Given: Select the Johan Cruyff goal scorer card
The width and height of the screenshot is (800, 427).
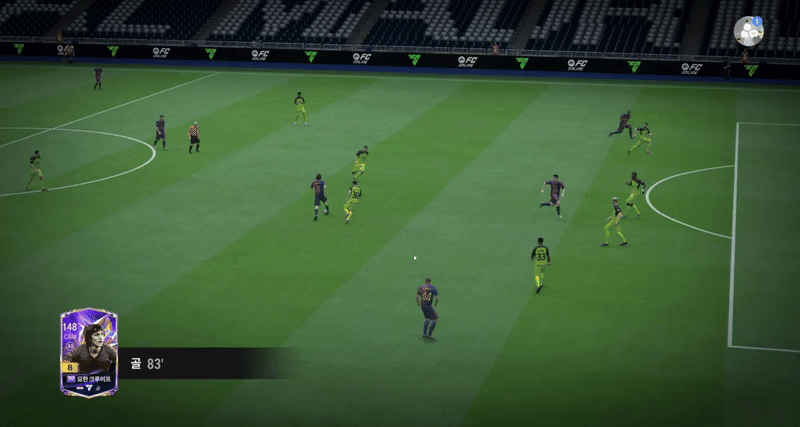Looking at the screenshot, I should point(88,352).
